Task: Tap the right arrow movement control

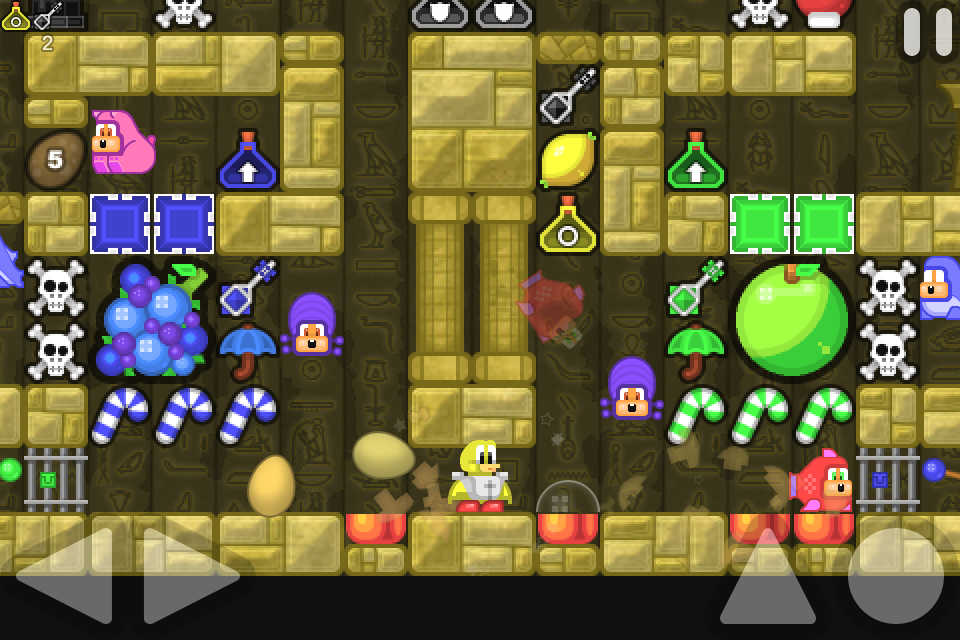Action: (188, 575)
